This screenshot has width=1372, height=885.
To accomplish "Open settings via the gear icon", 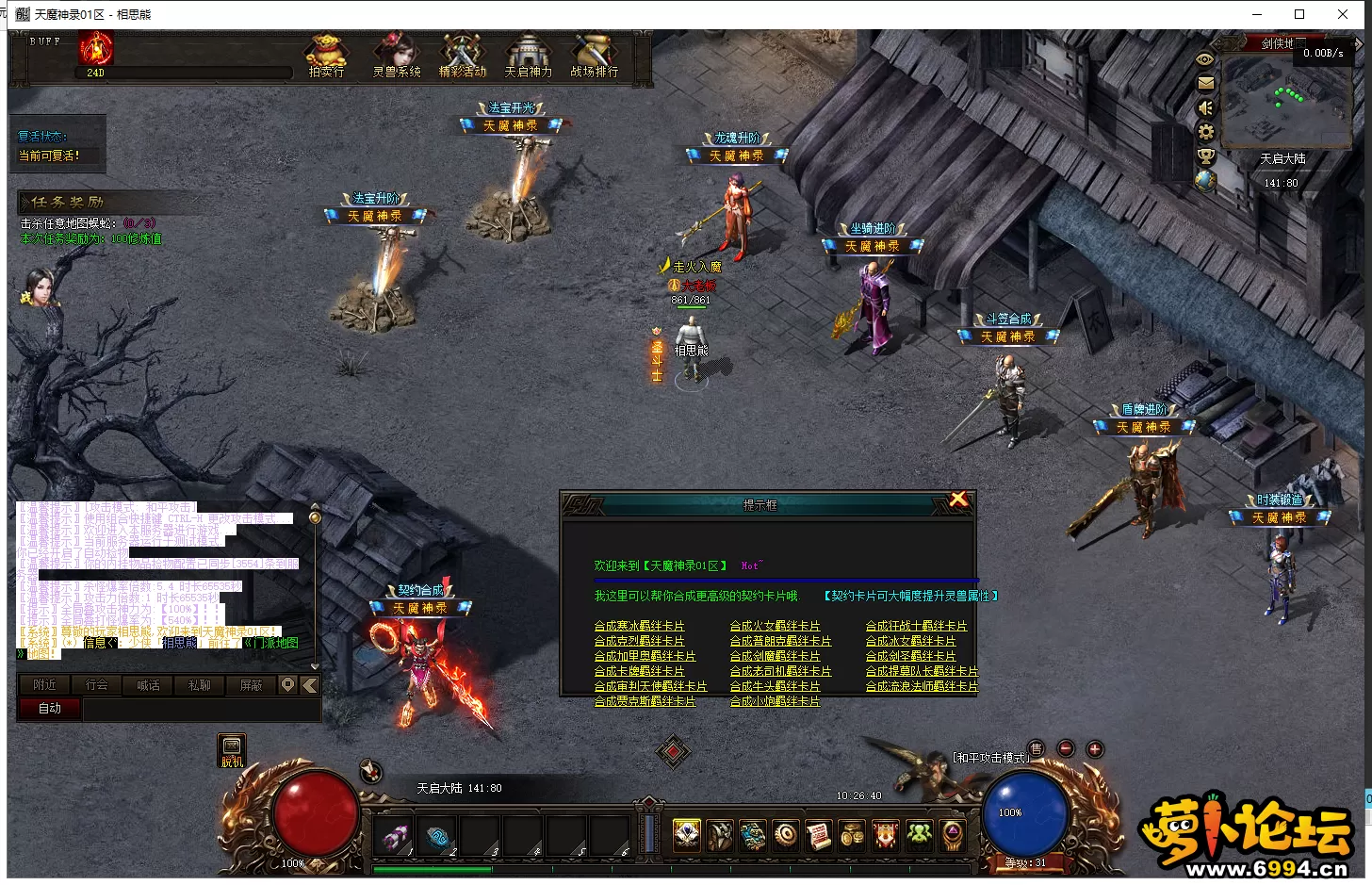I will pyautogui.click(x=1205, y=132).
